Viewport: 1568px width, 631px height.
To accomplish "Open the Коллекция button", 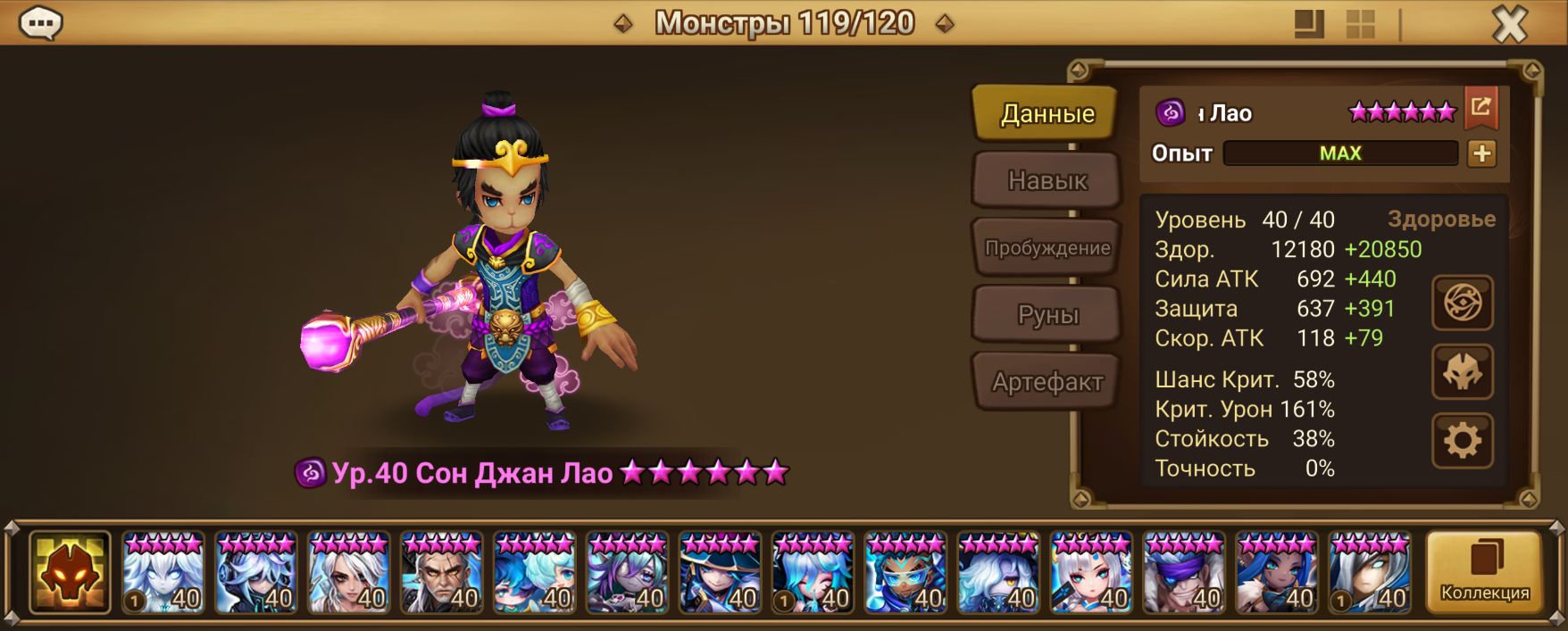I will tap(1484, 572).
